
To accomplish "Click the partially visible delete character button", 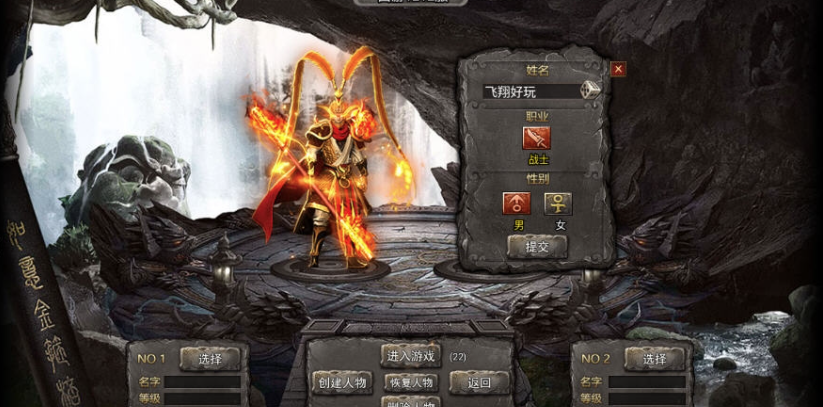I will pos(410,402).
